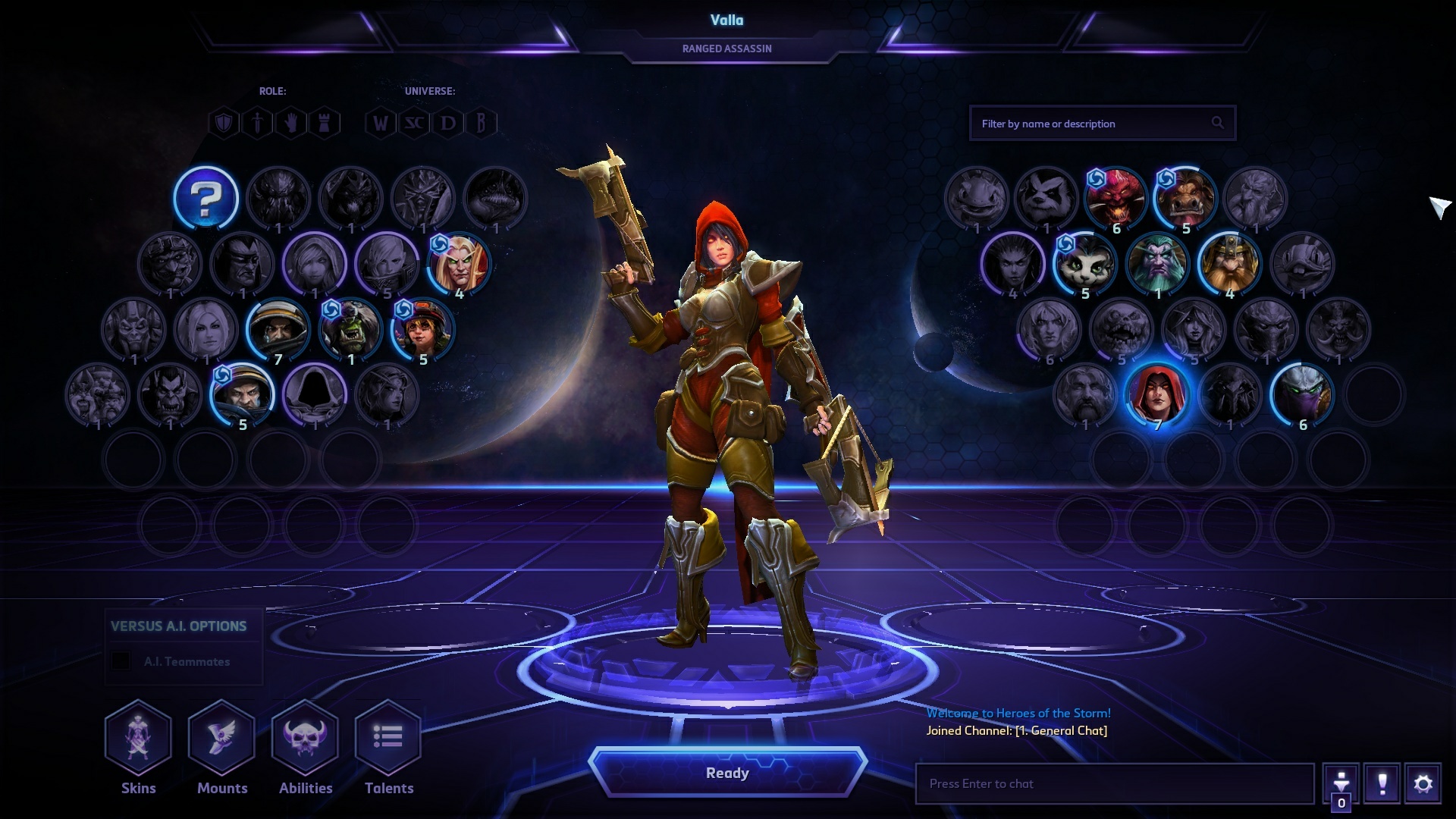The width and height of the screenshot is (1456, 819).
Task: Filter heroes by the tower role icon
Action: [x=325, y=123]
